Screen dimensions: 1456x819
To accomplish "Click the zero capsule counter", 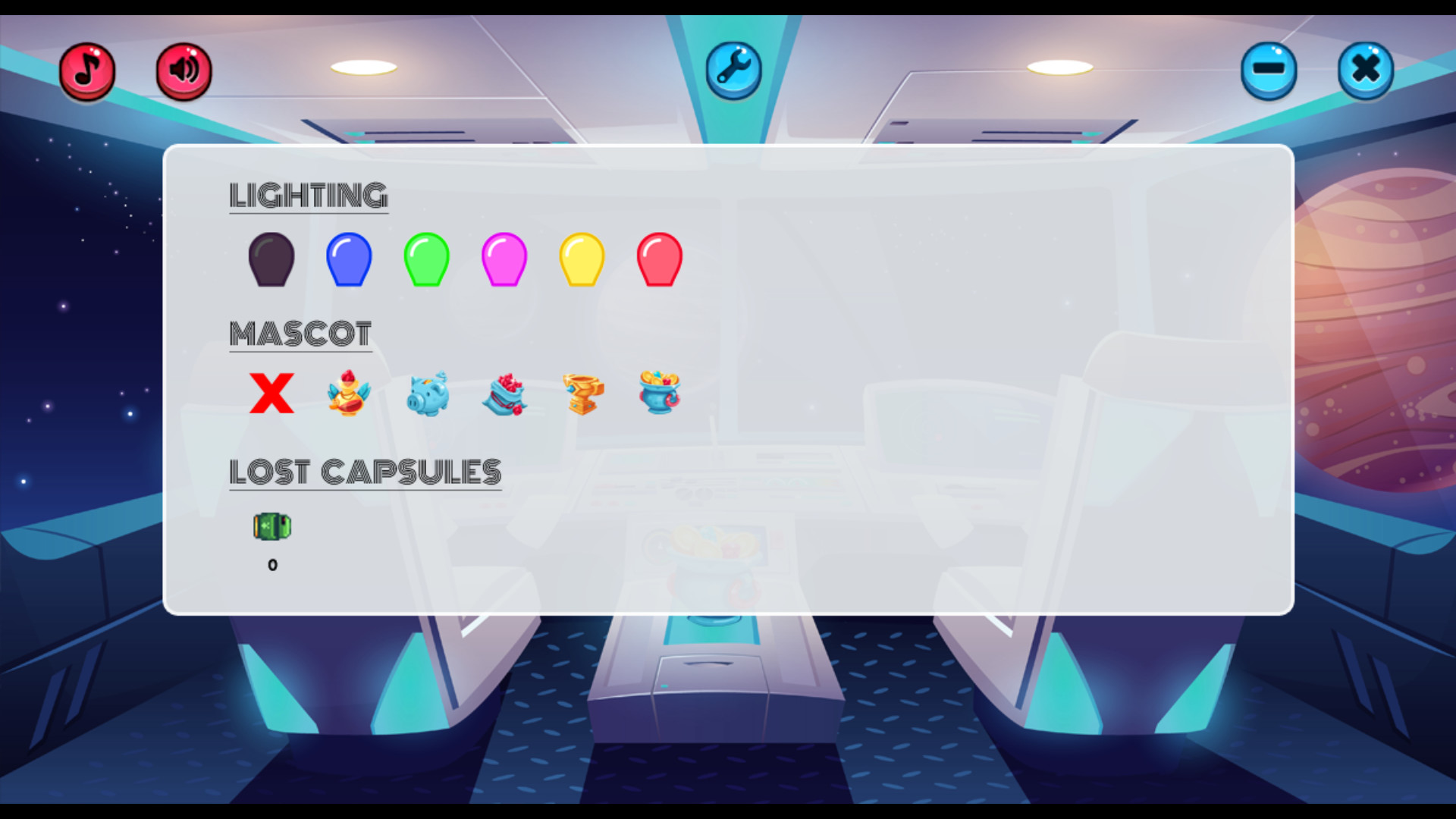I will [272, 564].
